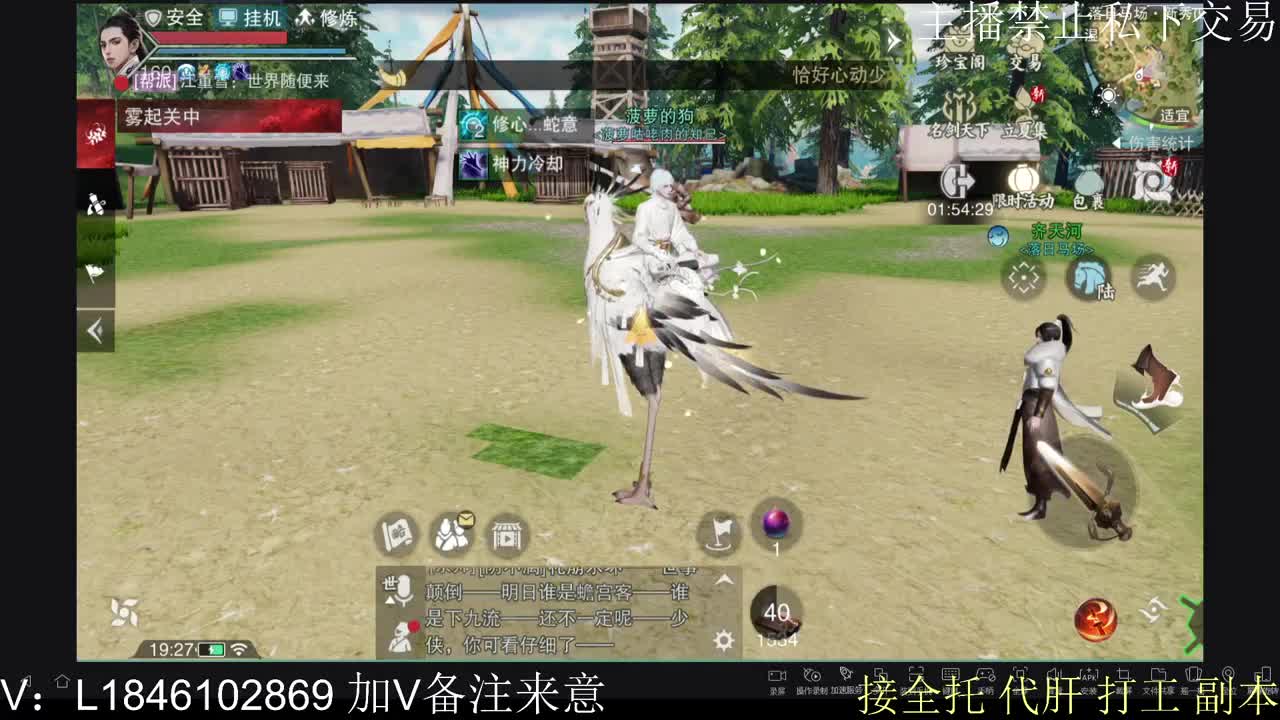Open the 世 world channel selector

point(387,583)
